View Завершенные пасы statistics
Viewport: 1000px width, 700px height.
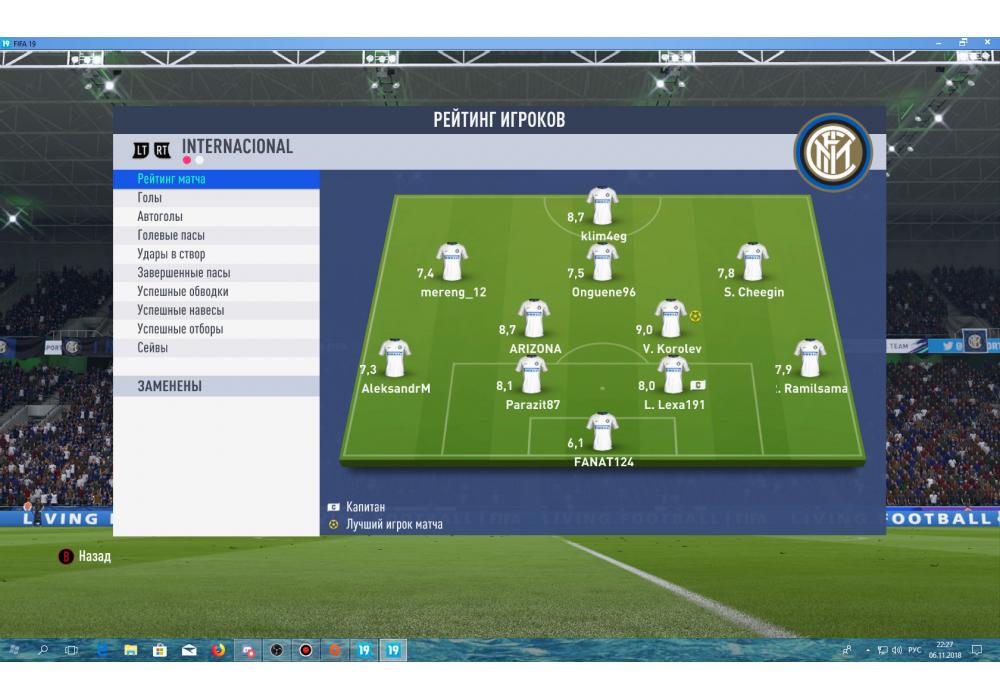184,273
